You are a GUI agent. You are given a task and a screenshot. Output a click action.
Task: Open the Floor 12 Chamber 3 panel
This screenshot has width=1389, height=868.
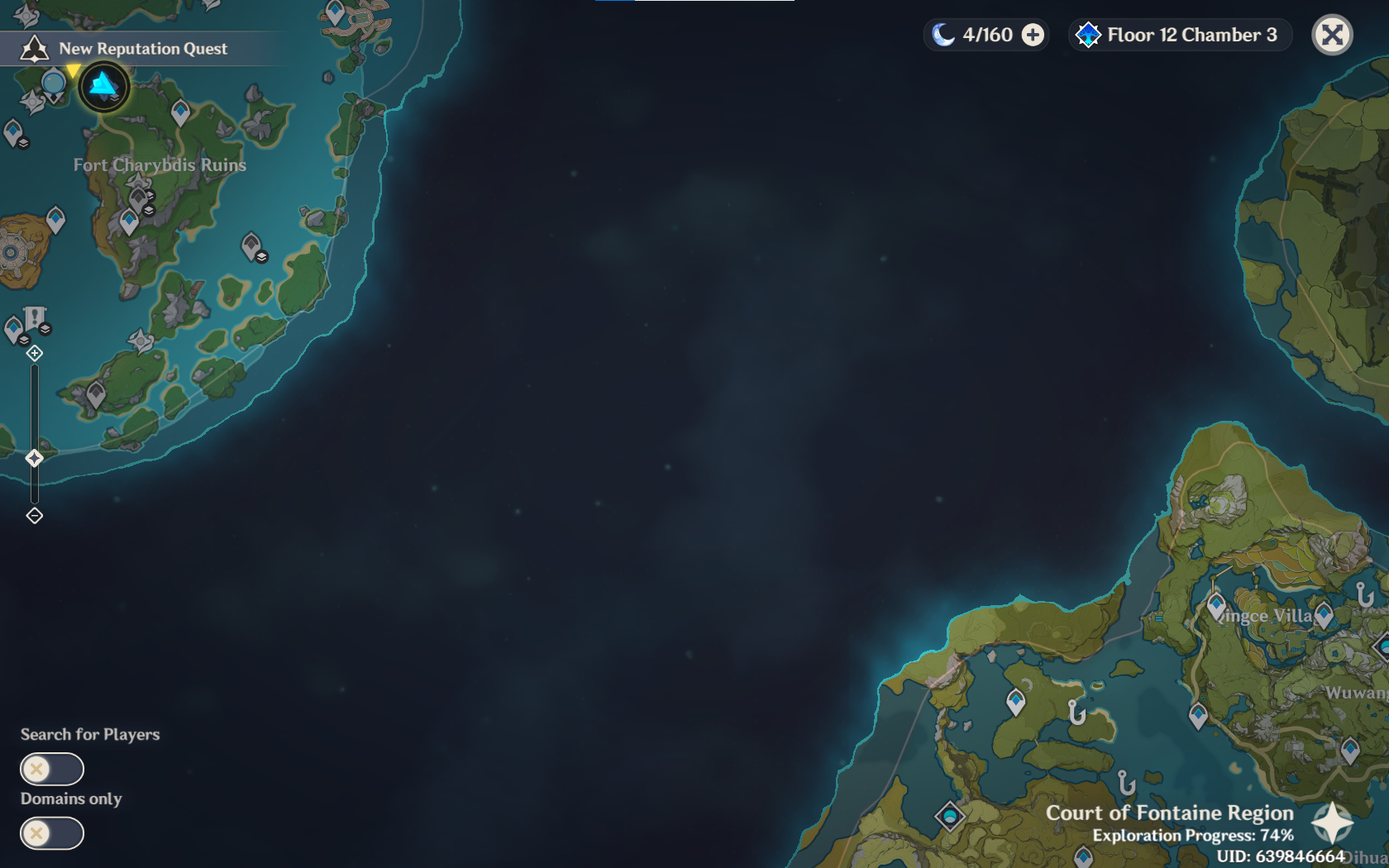point(1180,35)
